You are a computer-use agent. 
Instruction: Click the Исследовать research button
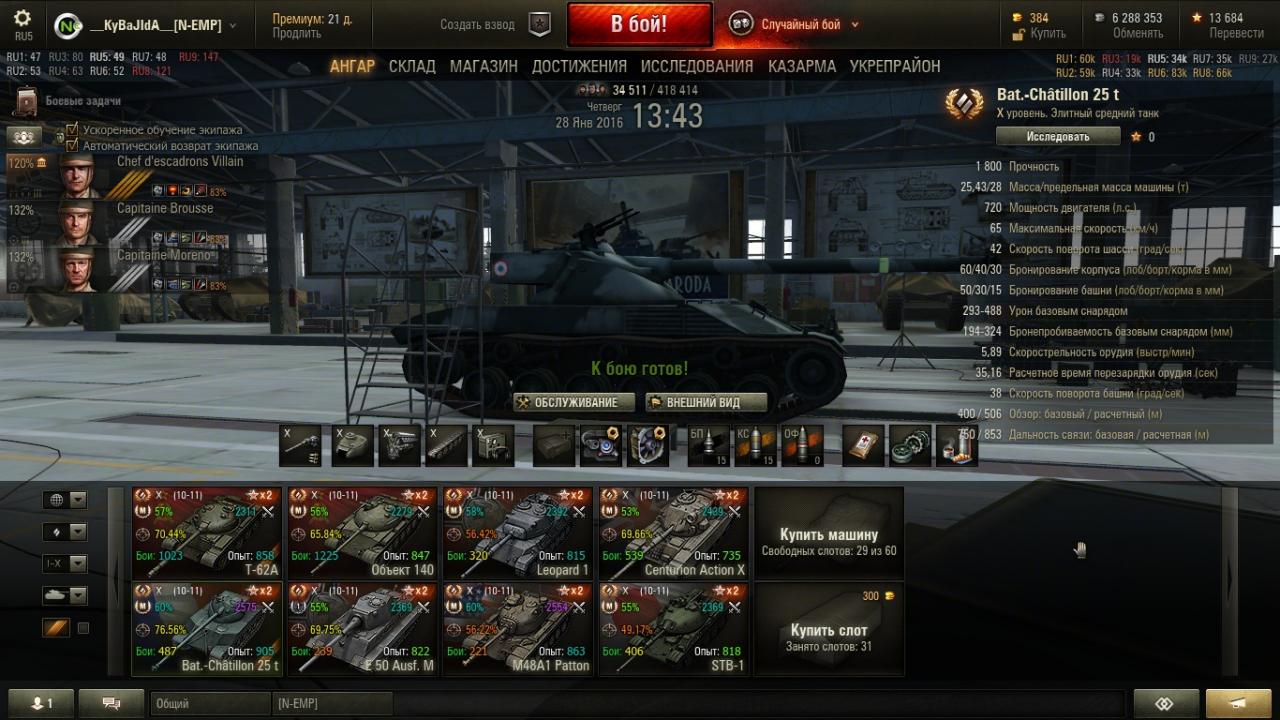pos(1057,136)
